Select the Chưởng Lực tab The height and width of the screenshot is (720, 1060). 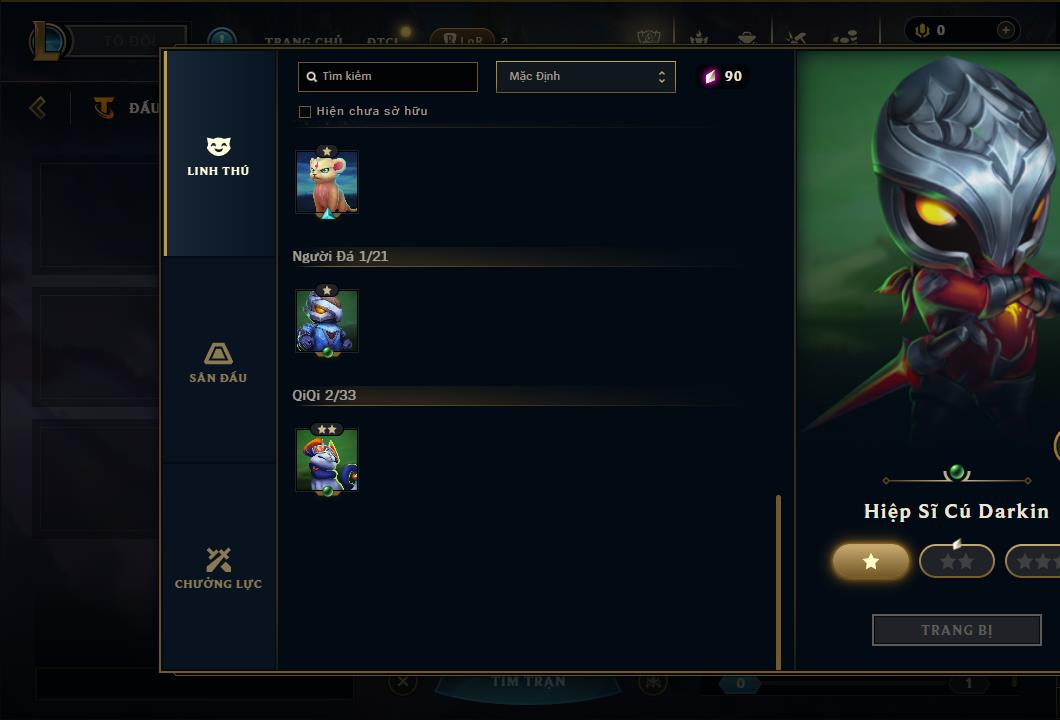[x=218, y=569]
